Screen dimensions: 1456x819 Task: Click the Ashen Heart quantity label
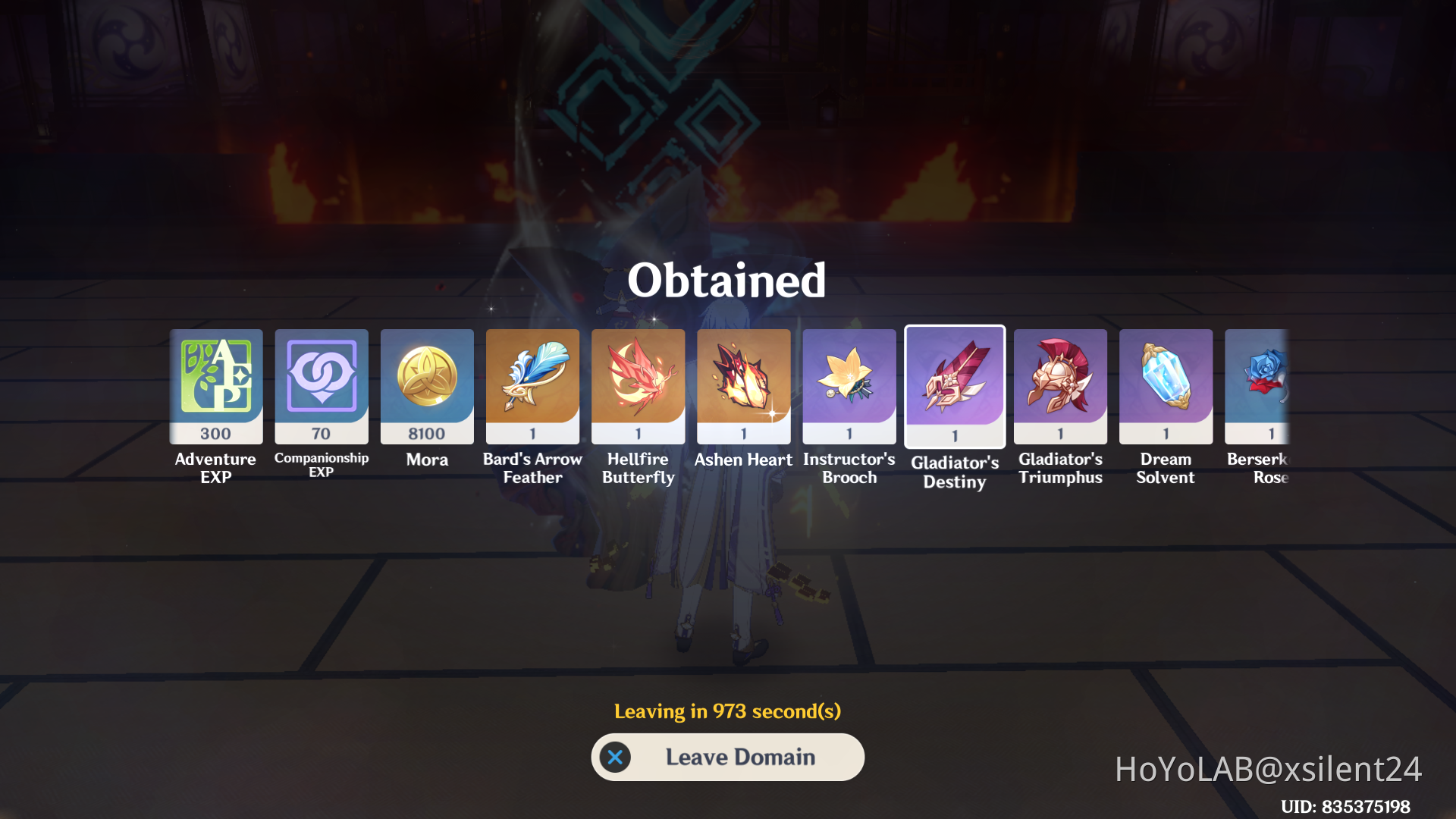[x=743, y=432]
